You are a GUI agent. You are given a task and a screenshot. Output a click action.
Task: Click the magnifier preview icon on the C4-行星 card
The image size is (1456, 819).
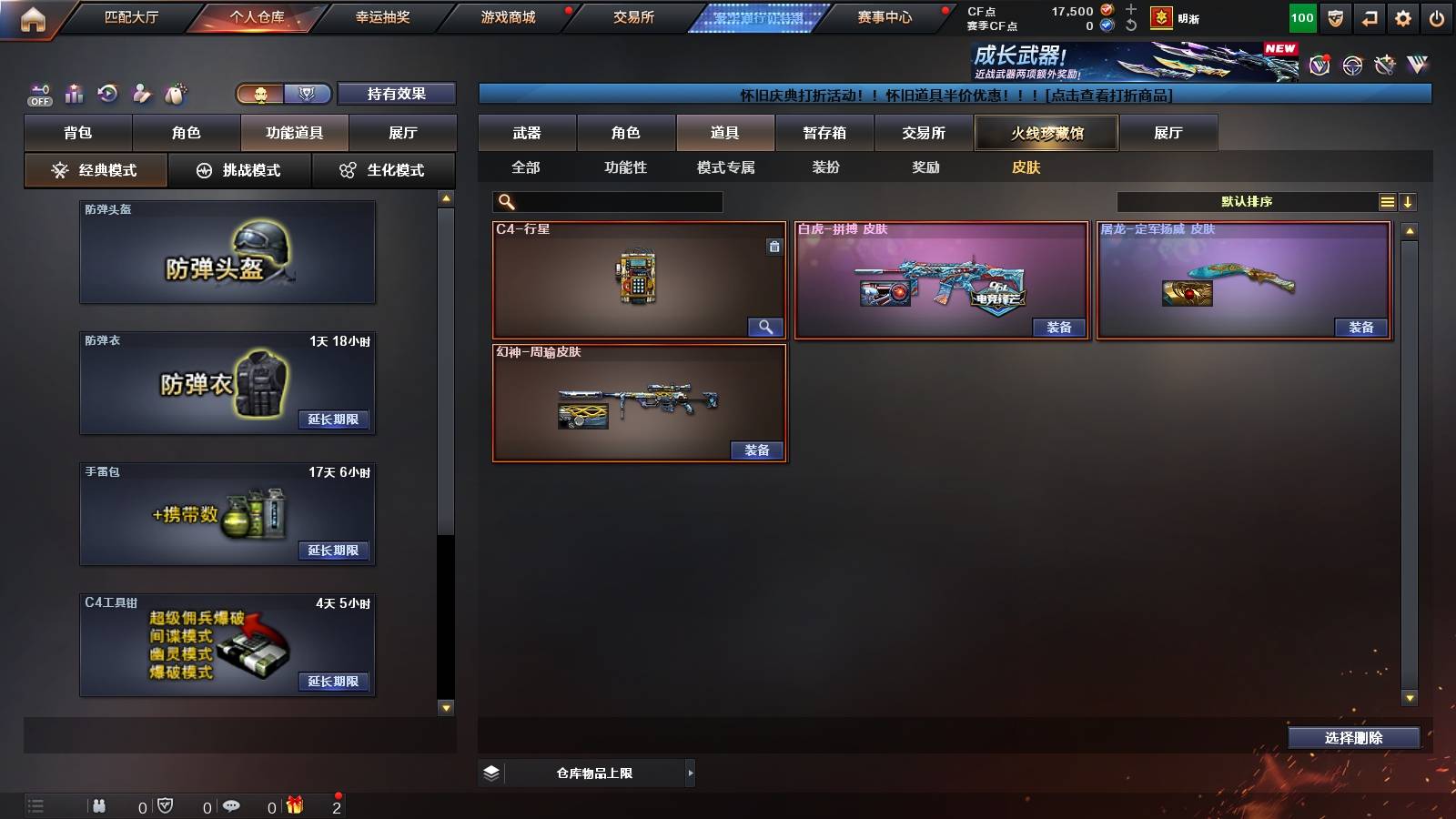pyautogui.click(x=765, y=326)
